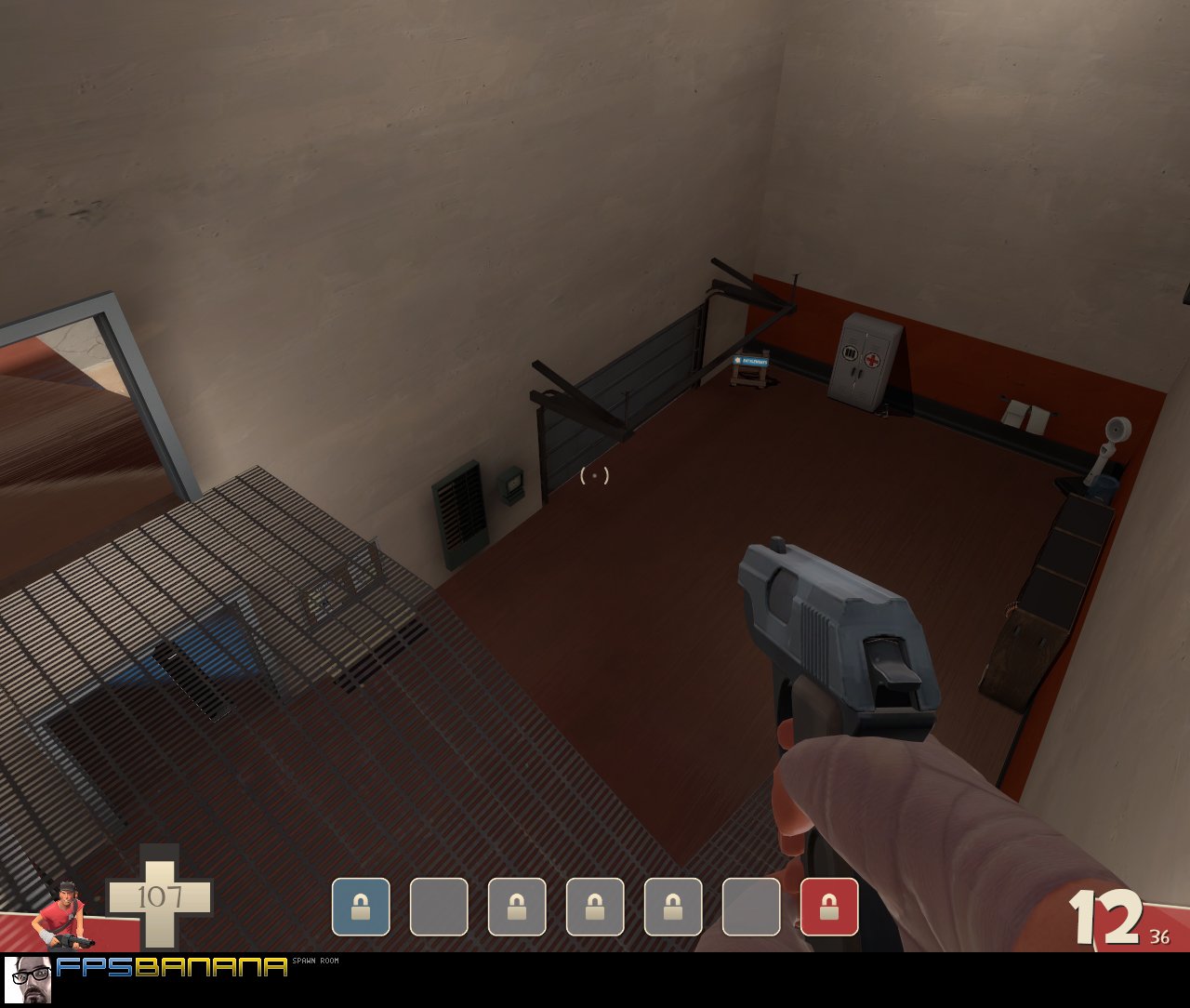
Task: Select the red locked control point icon
Action: click(829, 907)
